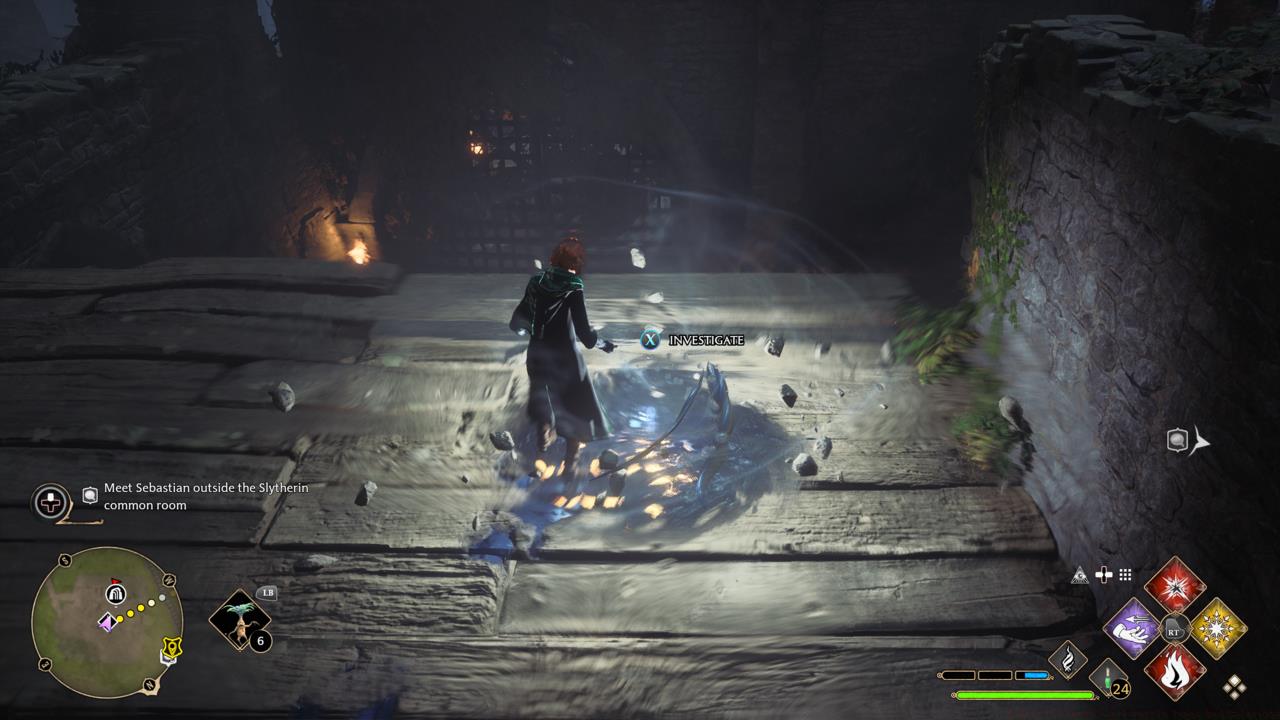Click the off-screen field guide page marker
Image resolution: width=1280 pixels, height=720 pixels.
pyautogui.click(x=1178, y=437)
